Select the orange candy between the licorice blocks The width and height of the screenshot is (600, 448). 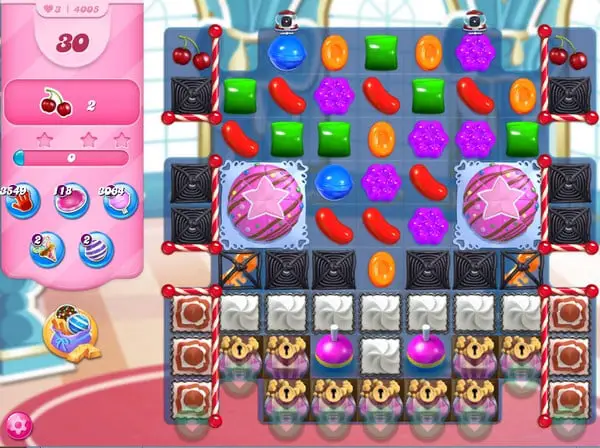(380, 267)
